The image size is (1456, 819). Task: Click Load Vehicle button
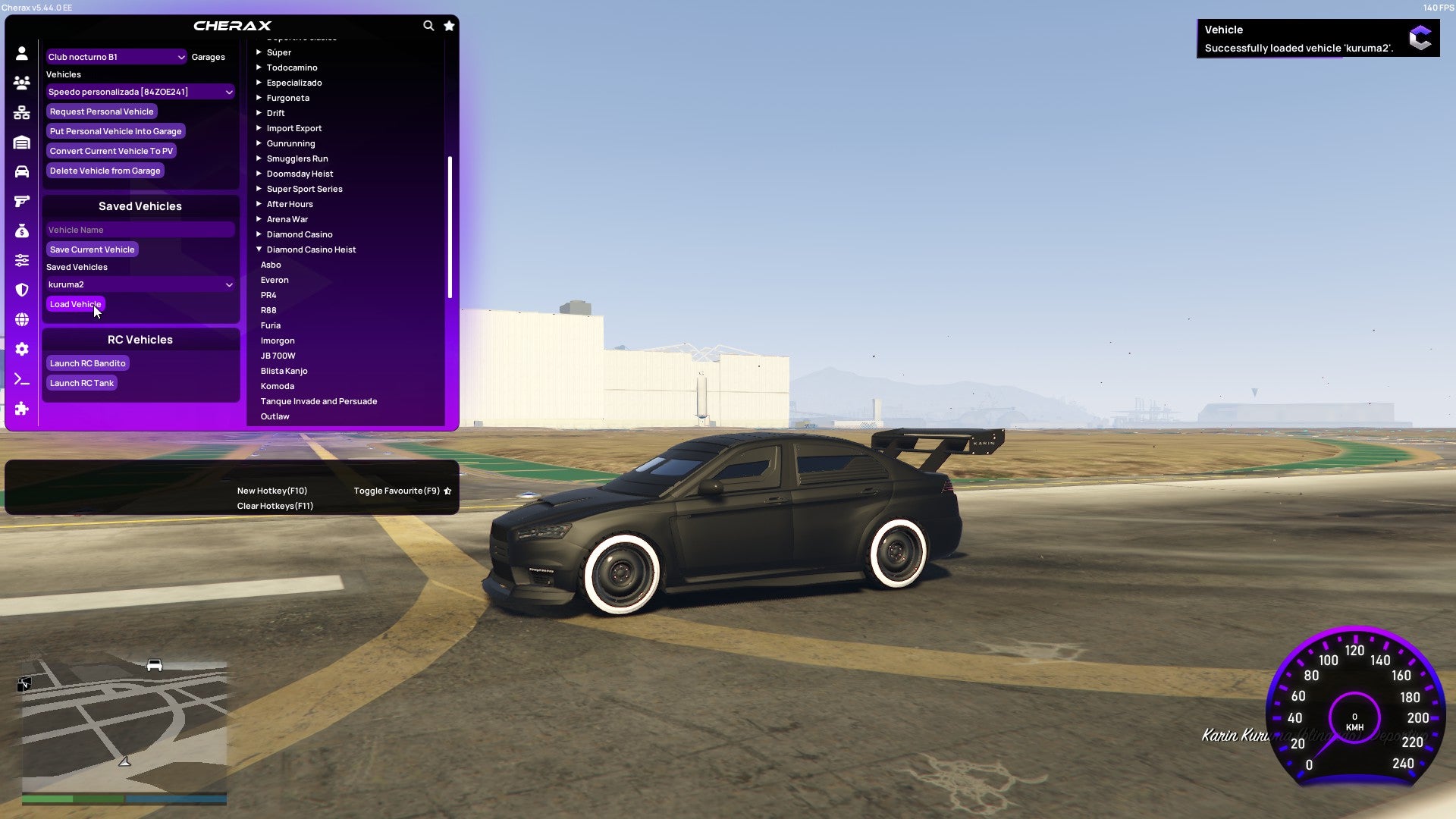point(75,303)
